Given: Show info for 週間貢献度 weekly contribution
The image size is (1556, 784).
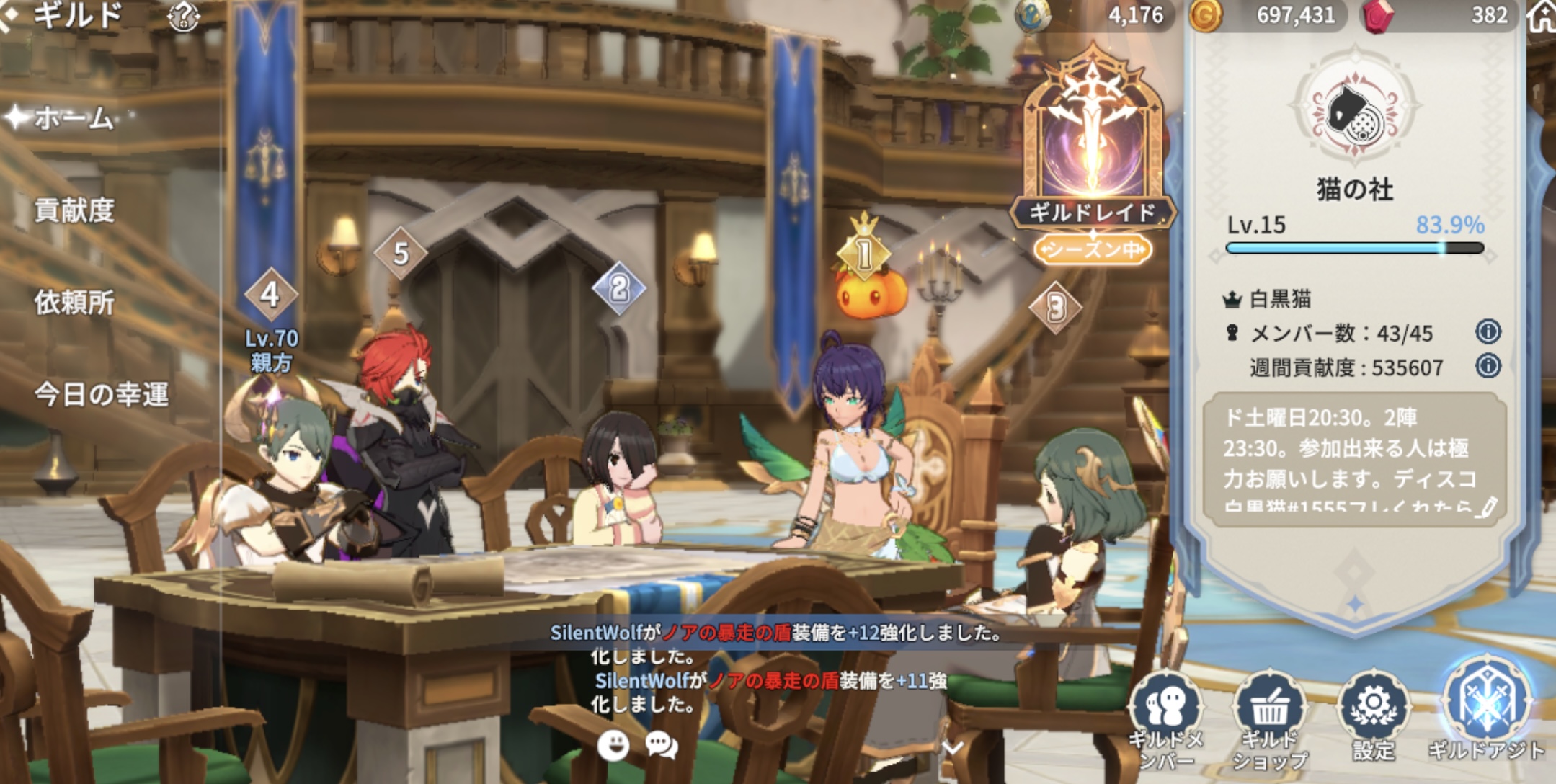Looking at the screenshot, I should (x=1488, y=366).
